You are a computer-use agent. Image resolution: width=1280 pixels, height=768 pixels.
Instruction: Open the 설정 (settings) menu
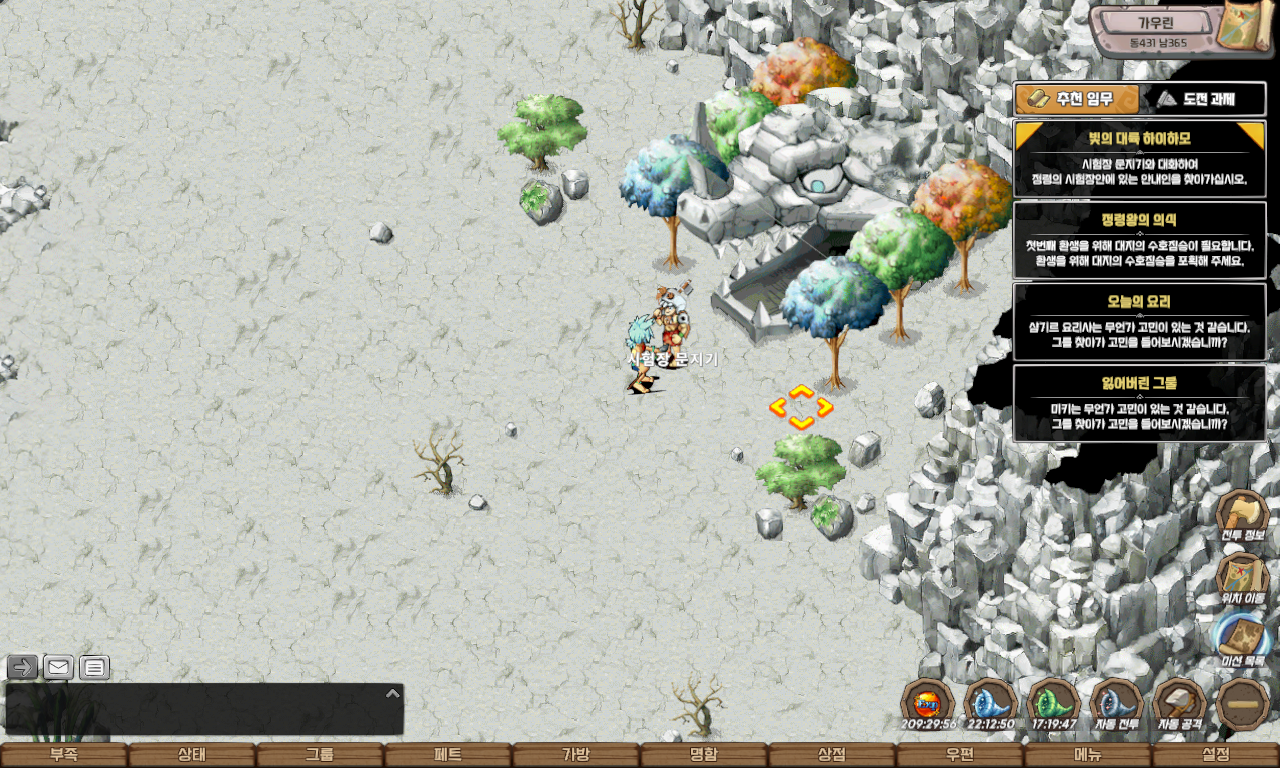pyautogui.click(x=1216, y=755)
